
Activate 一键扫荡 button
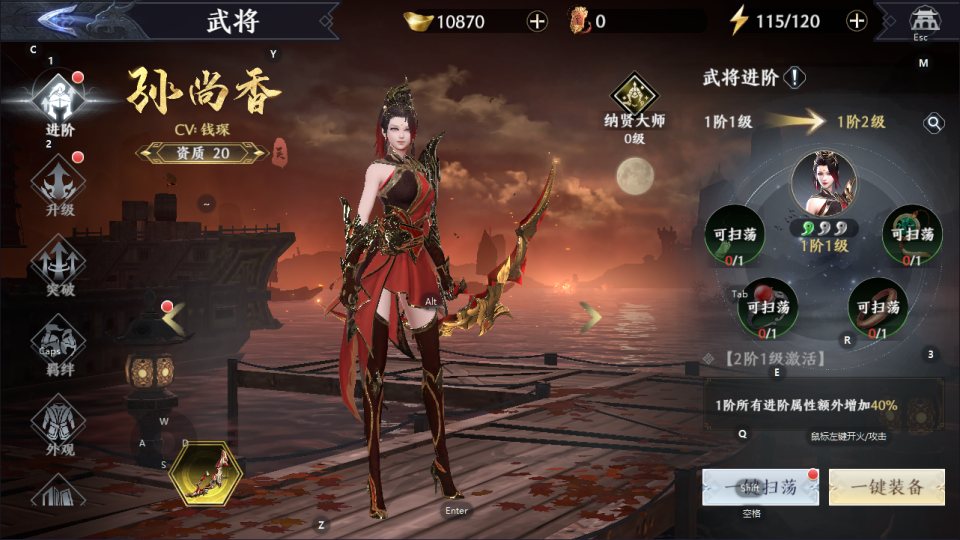click(x=760, y=487)
